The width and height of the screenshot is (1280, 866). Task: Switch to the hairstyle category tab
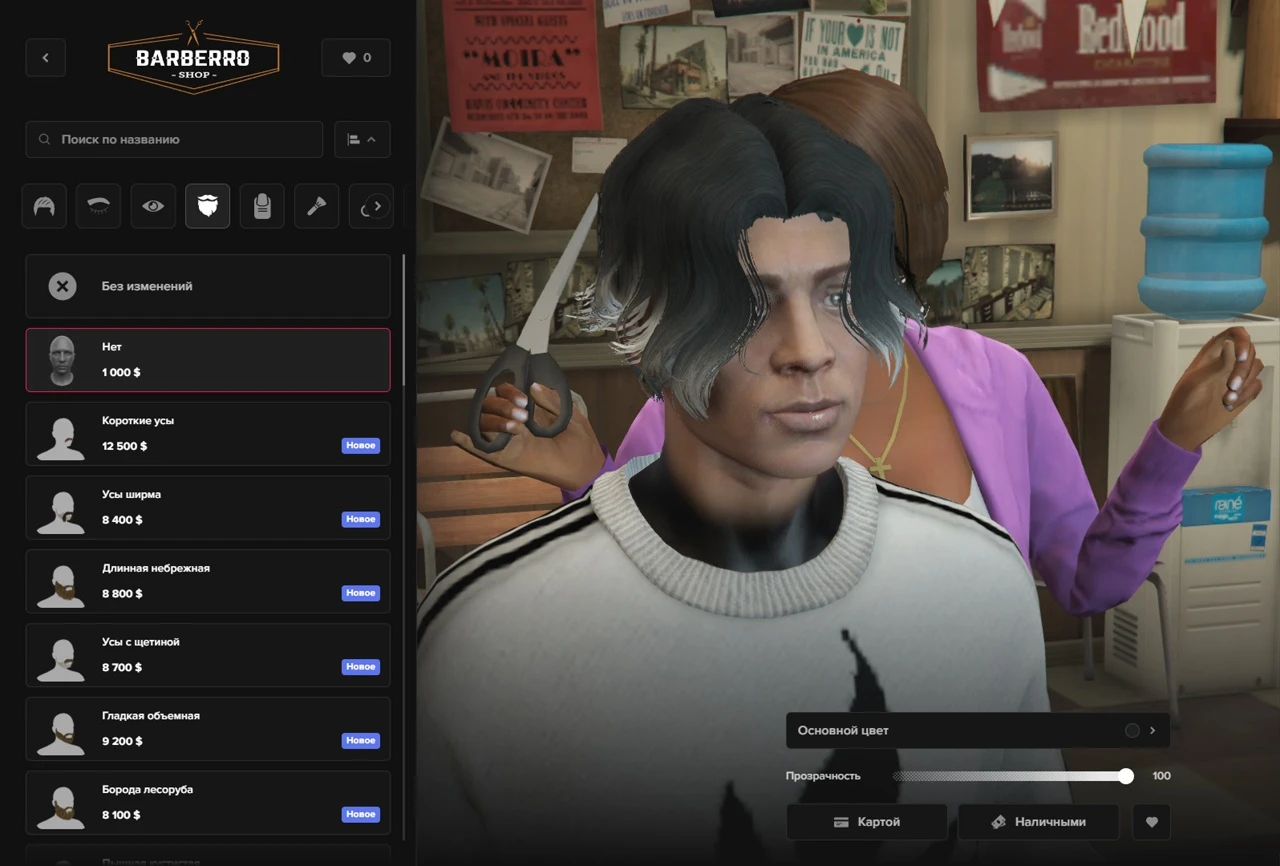pos(45,207)
